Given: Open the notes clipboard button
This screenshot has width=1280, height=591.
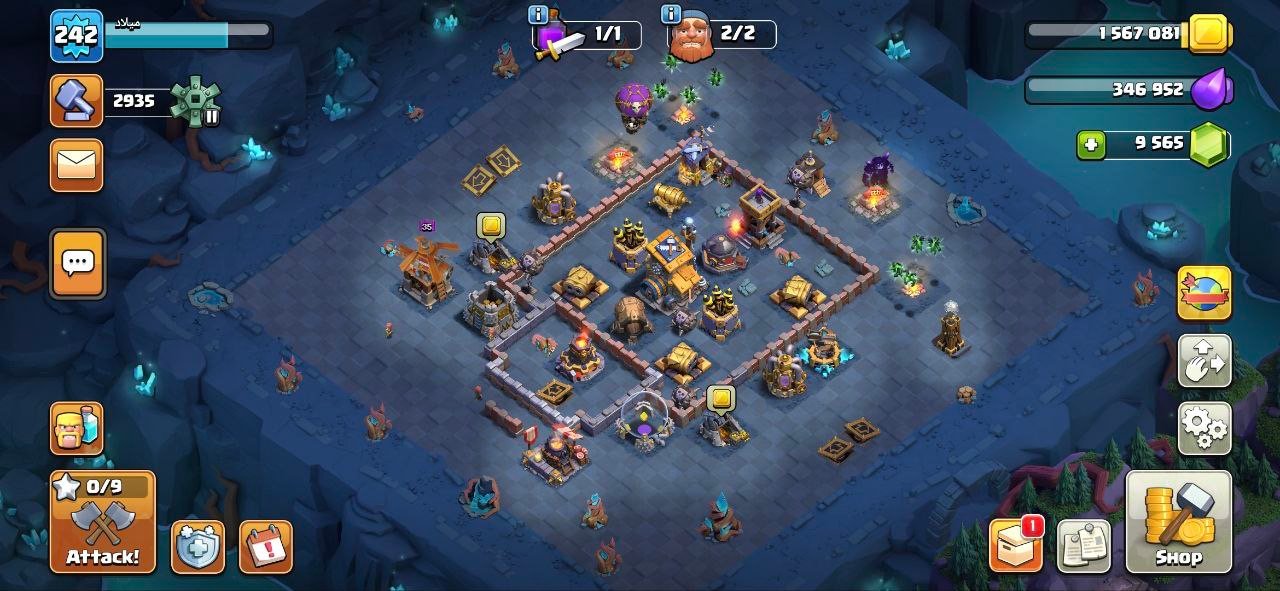Looking at the screenshot, I should (1084, 546).
